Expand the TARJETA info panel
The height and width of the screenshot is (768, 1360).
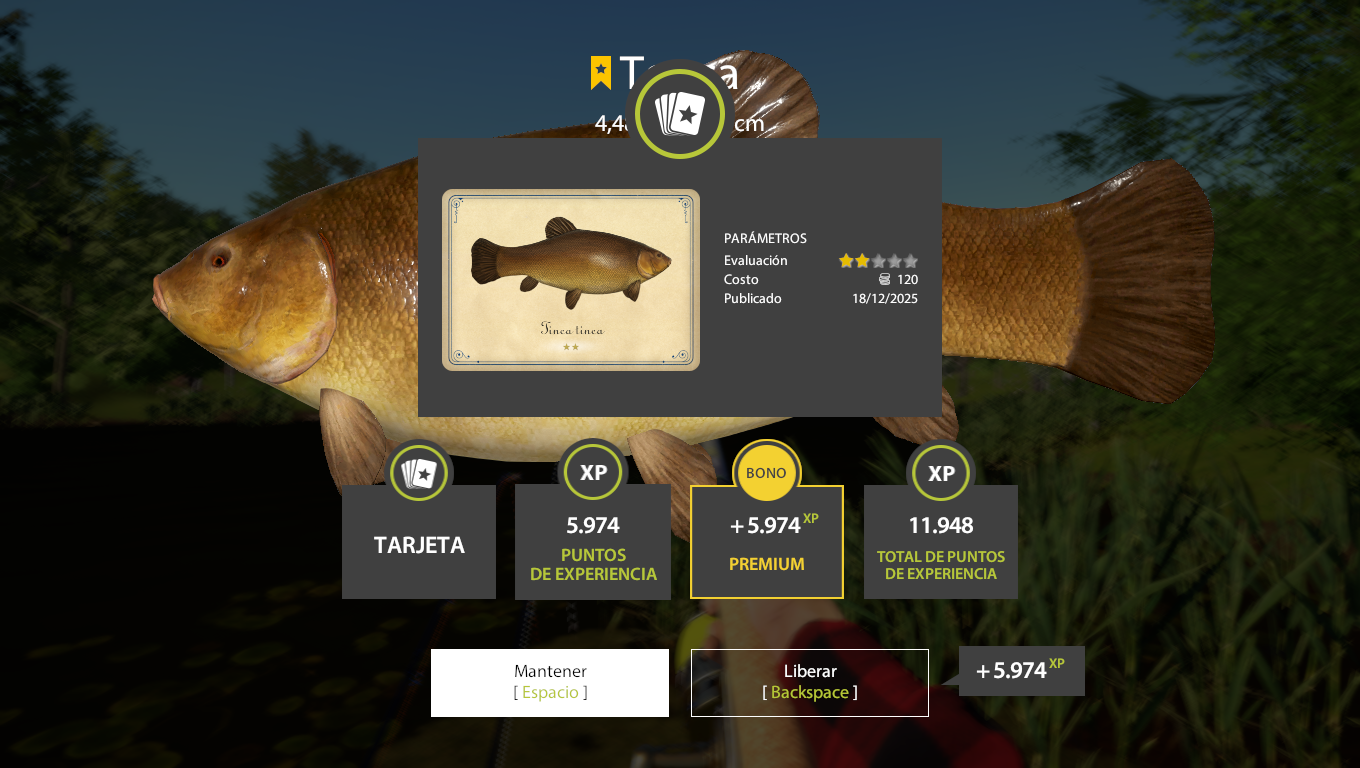pyautogui.click(x=418, y=541)
